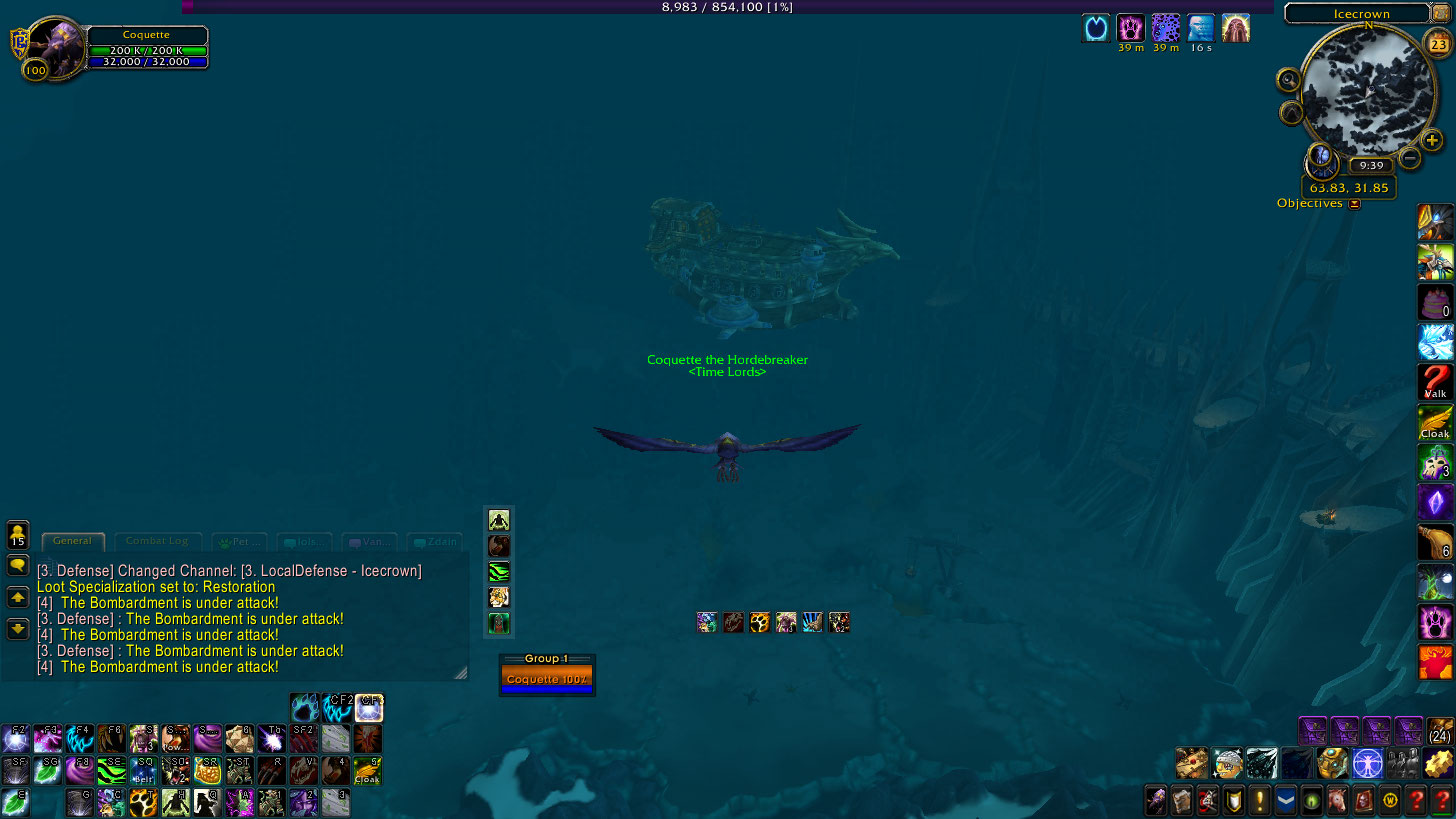Collapse the Objectives tracker arrow
The image size is (1456, 819).
(1354, 204)
